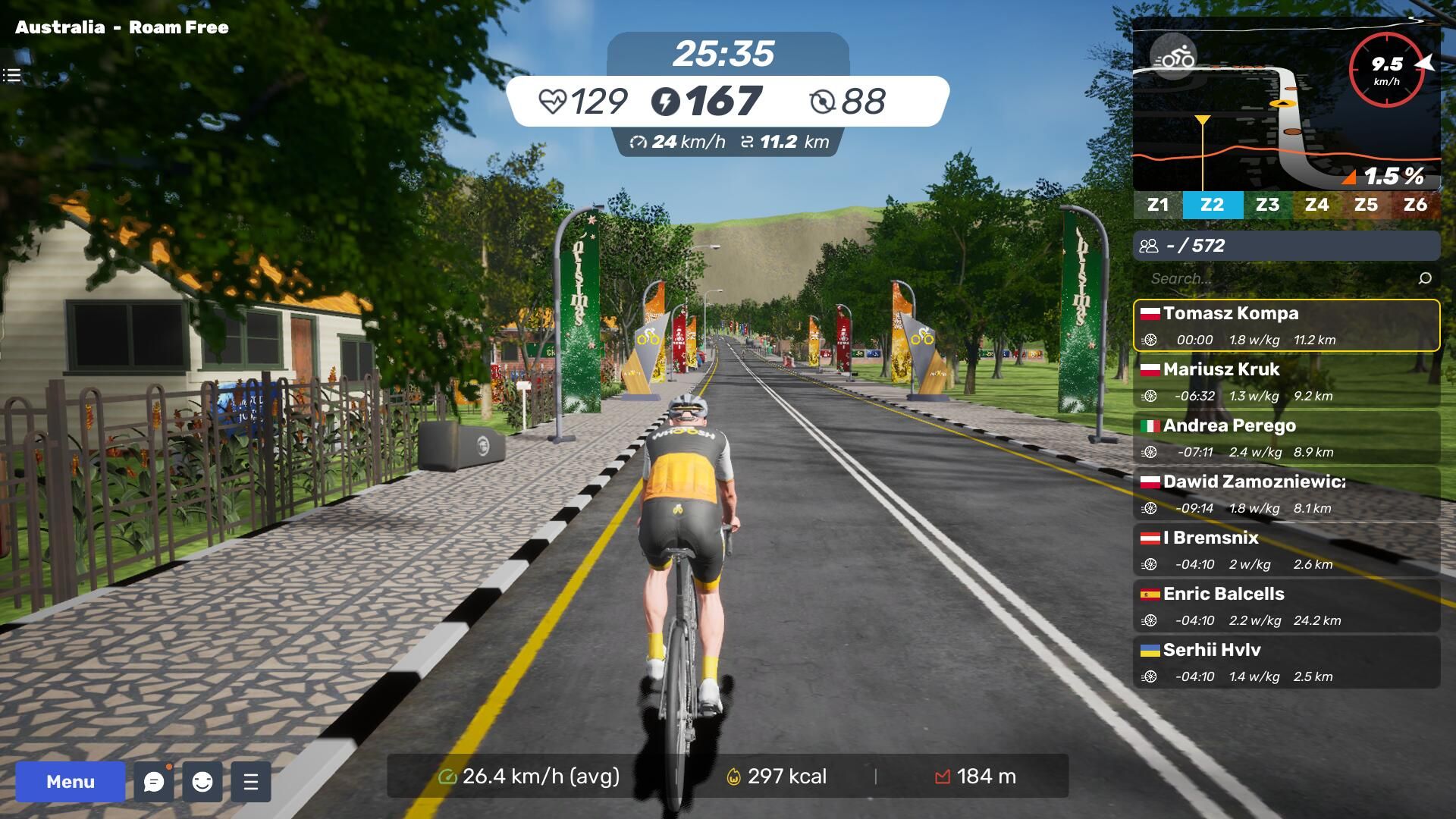The width and height of the screenshot is (1456, 819).
Task: Click the three-line list button beside emotes
Action: (x=251, y=782)
